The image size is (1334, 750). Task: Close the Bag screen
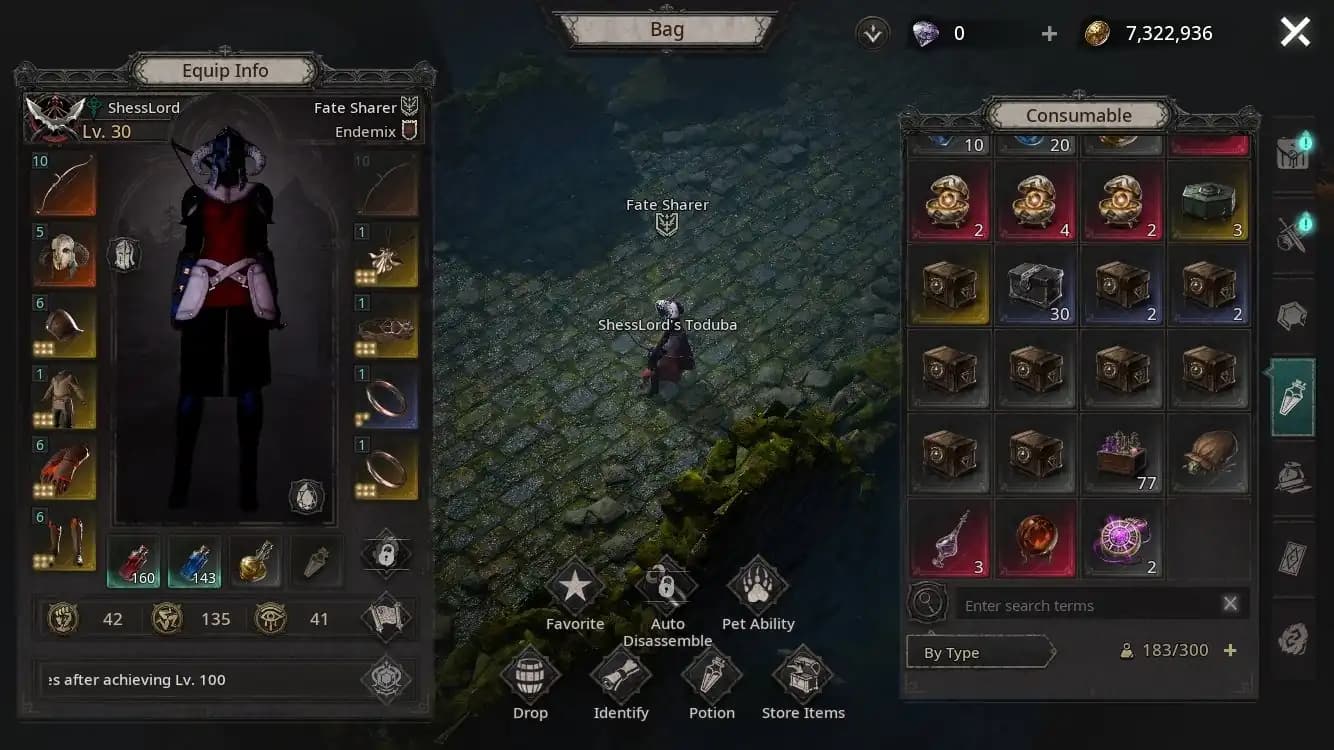(x=1295, y=33)
